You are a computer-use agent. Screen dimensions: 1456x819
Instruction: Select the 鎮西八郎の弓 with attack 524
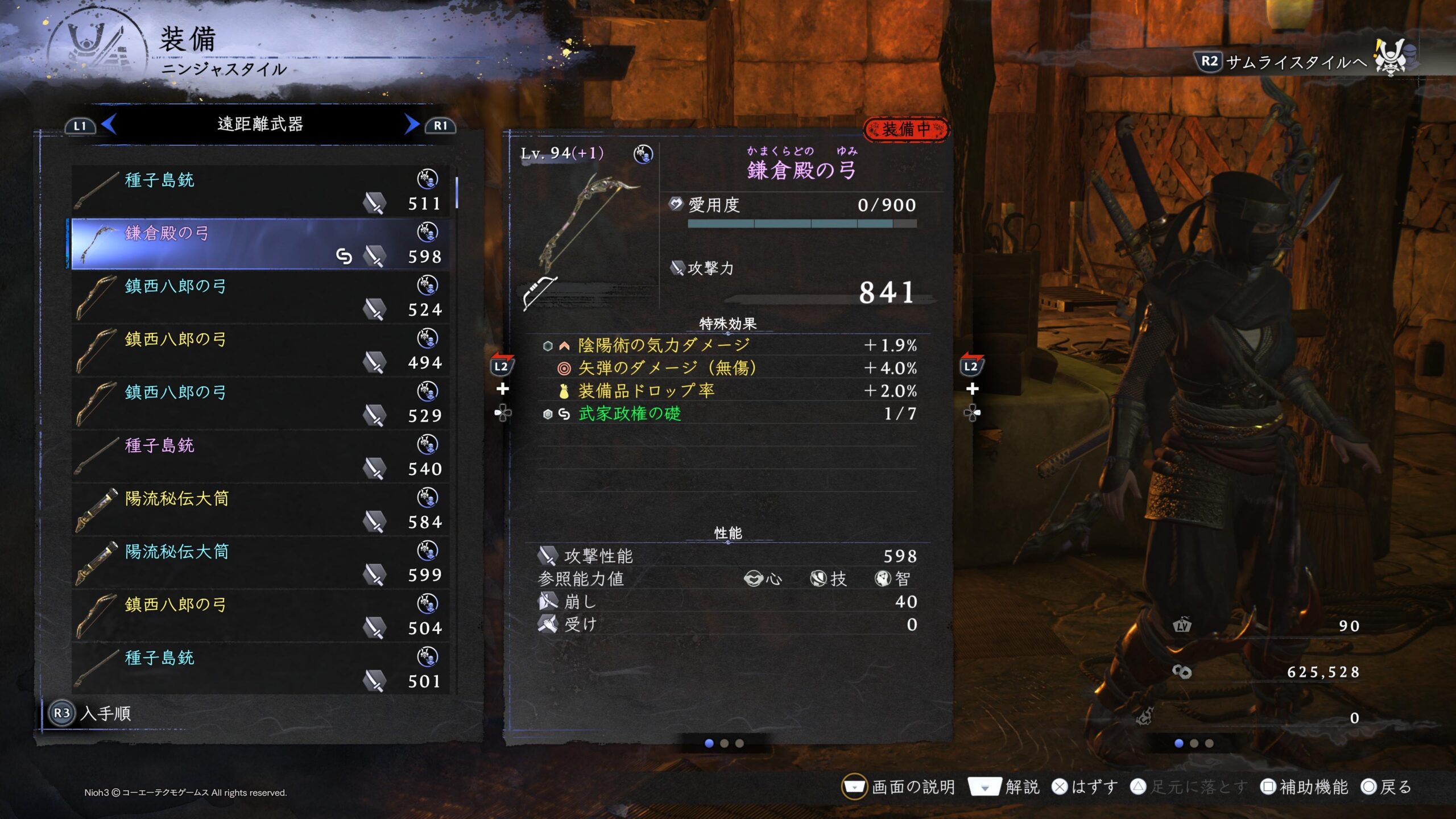click(260, 297)
